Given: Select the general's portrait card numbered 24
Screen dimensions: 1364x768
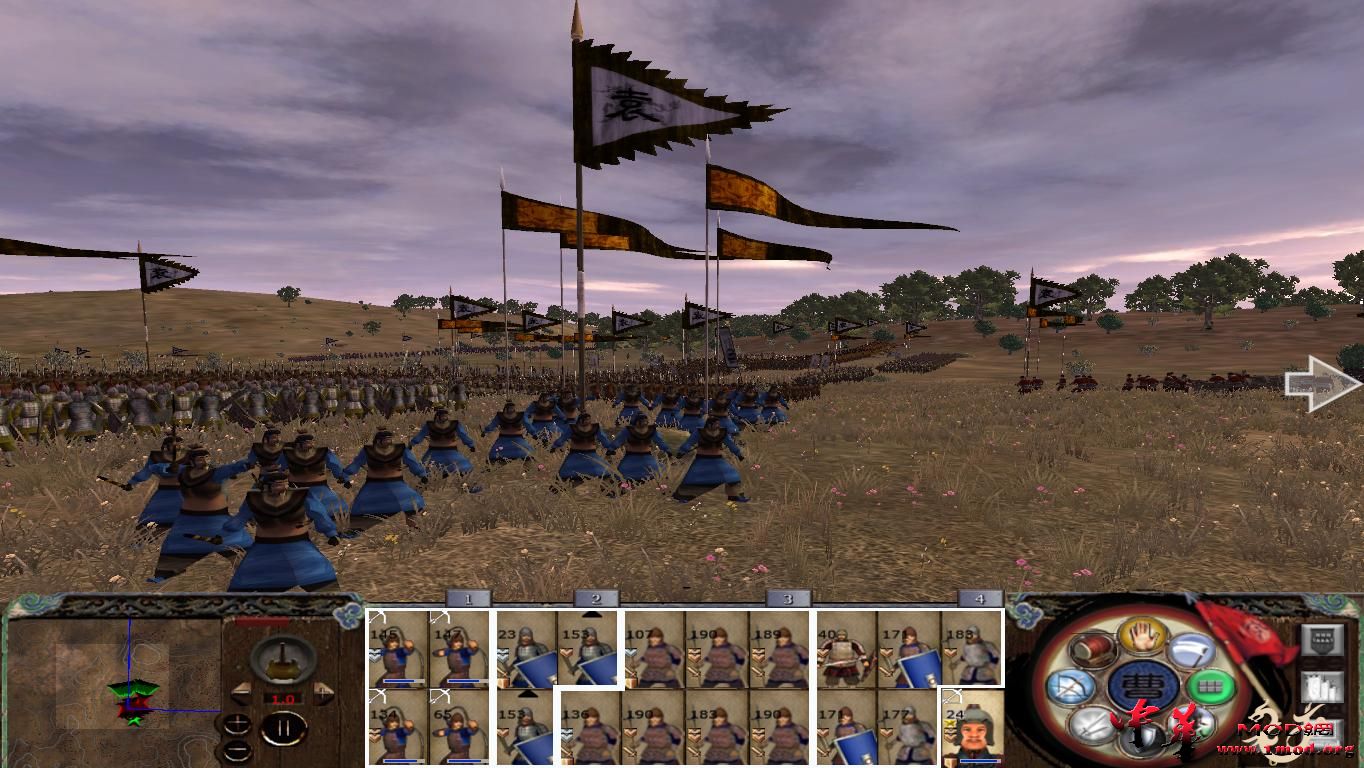Looking at the screenshot, I should coord(970,728).
